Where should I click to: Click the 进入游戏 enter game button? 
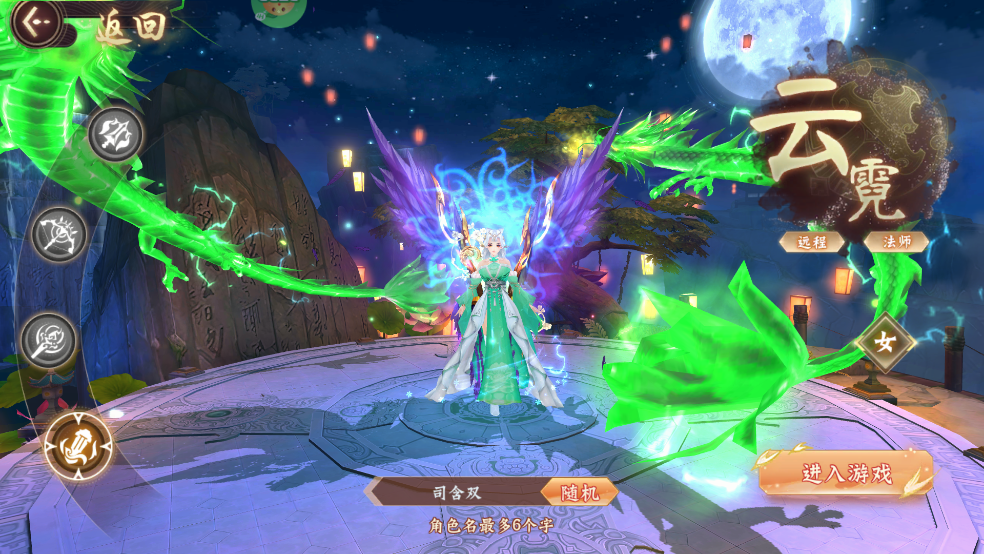tap(846, 474)
